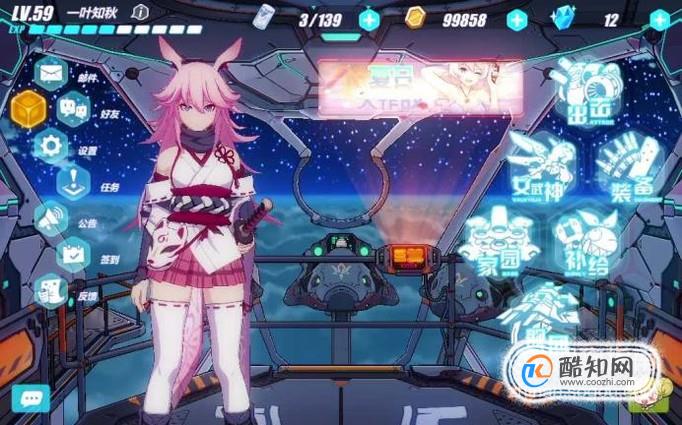Open the Valkyrie (女武神) menu

[540, 160]
